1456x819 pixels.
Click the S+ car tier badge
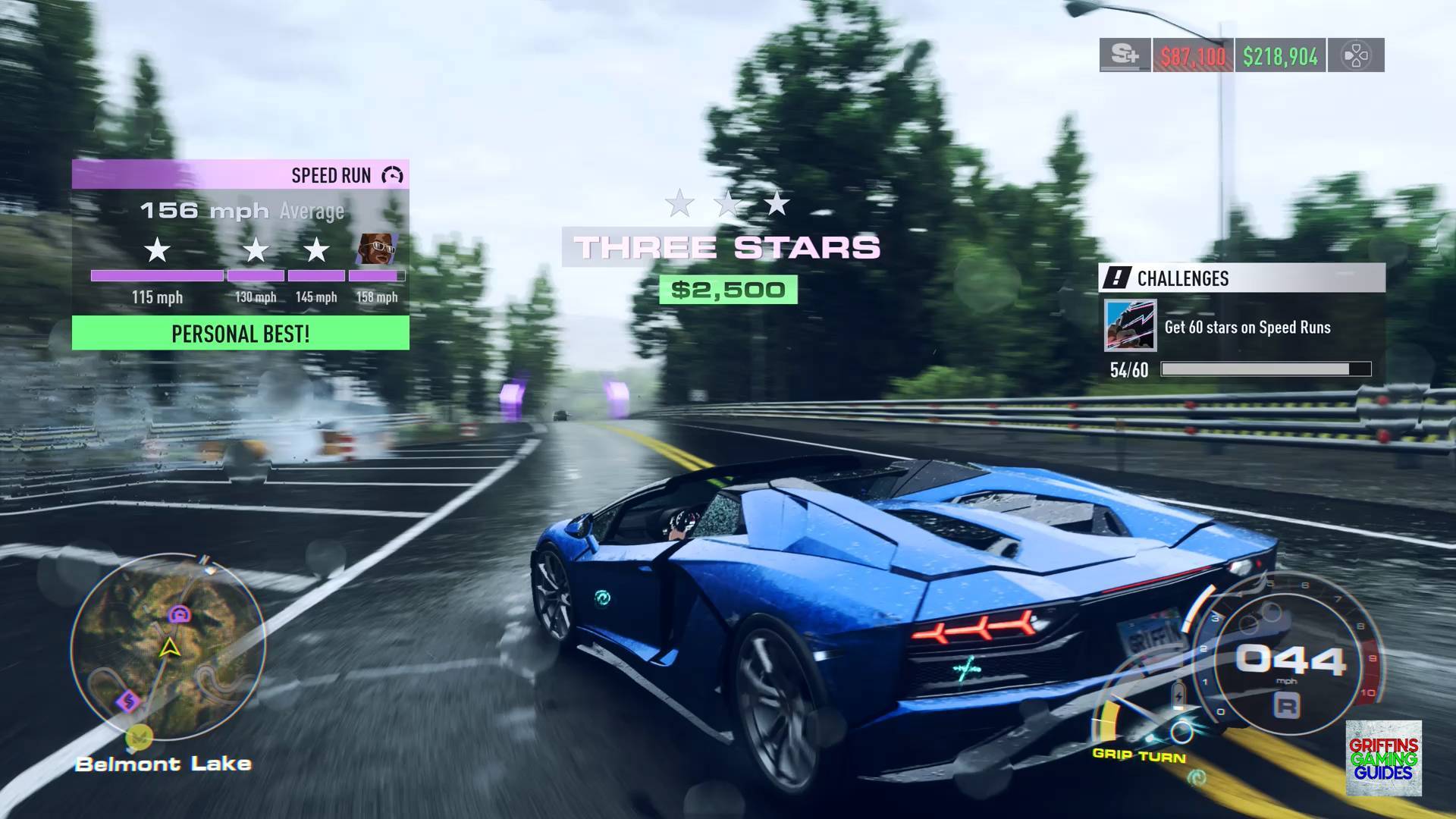coord(1125,55)
